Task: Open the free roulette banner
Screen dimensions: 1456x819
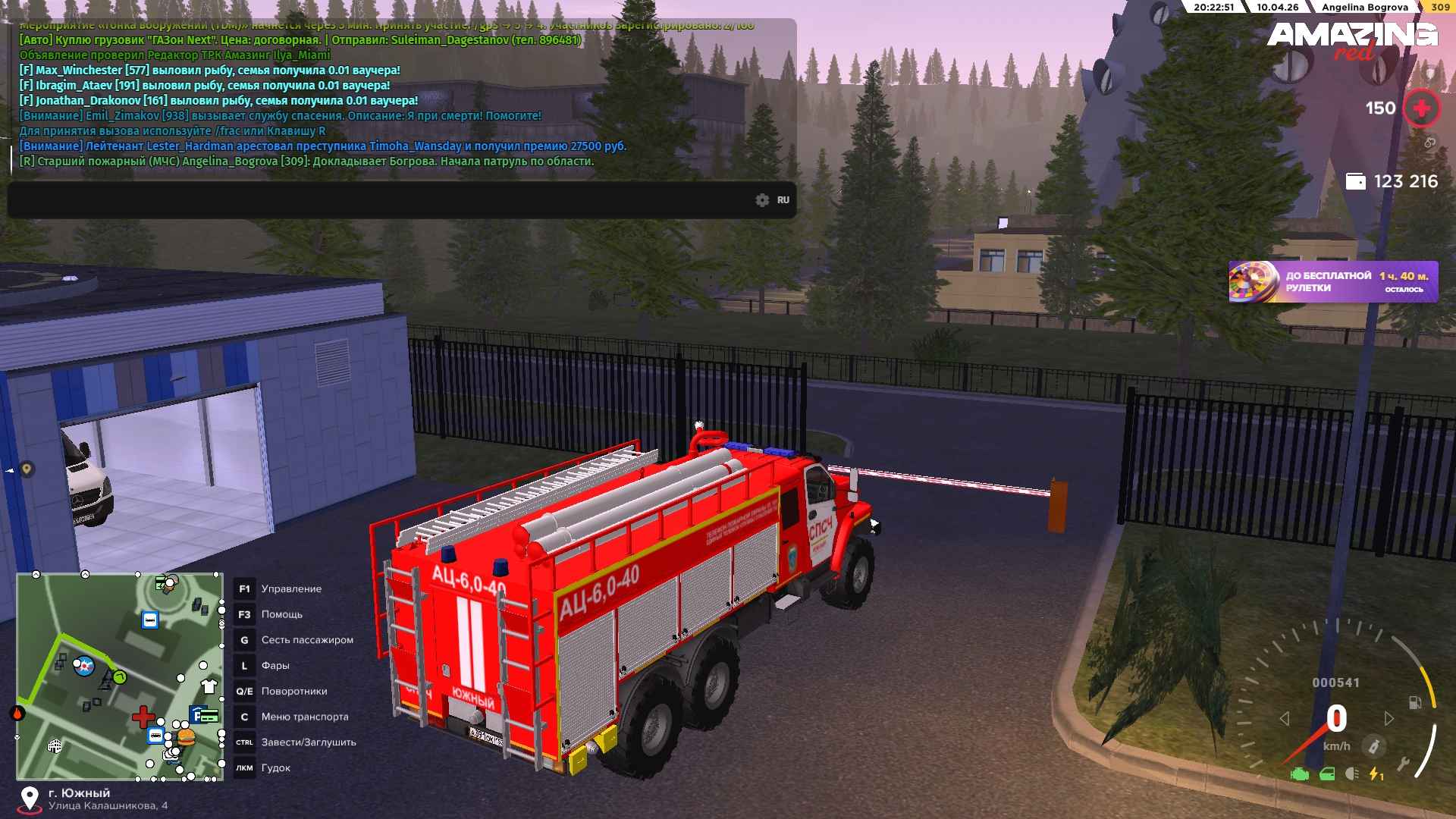Action: click(1332, 282)
